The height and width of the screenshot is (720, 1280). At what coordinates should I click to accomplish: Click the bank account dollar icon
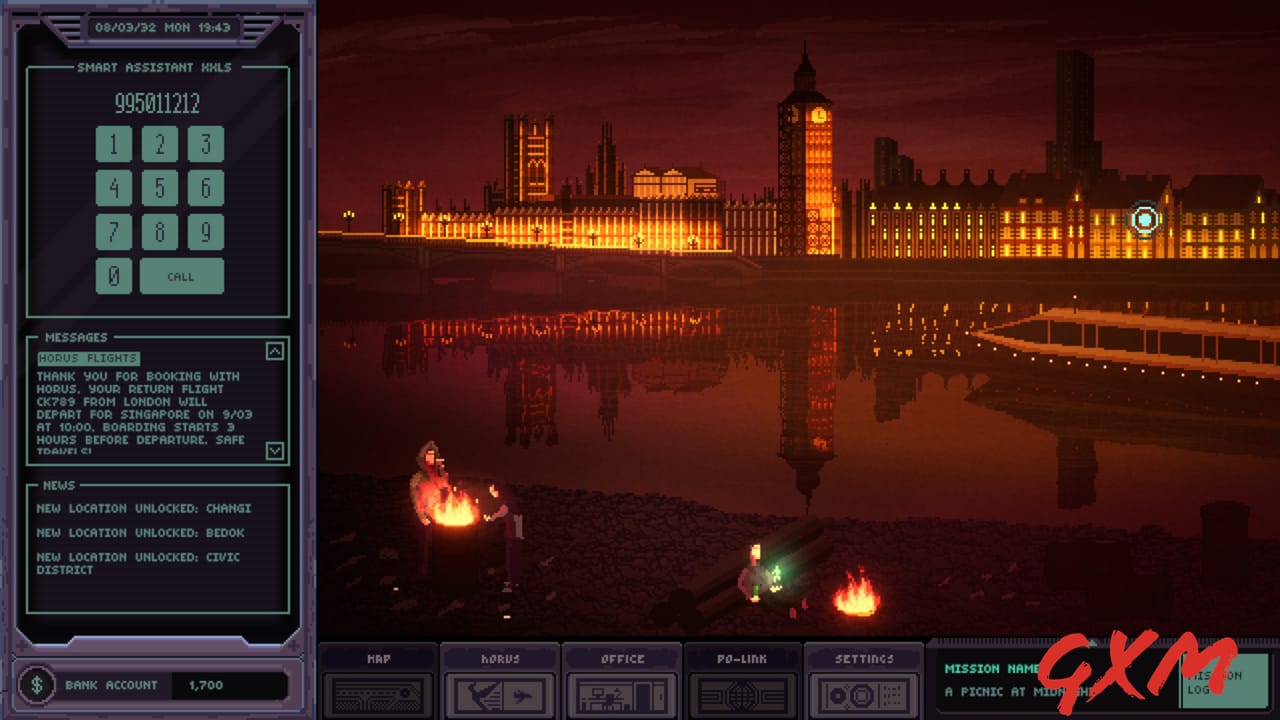point(39,684)
